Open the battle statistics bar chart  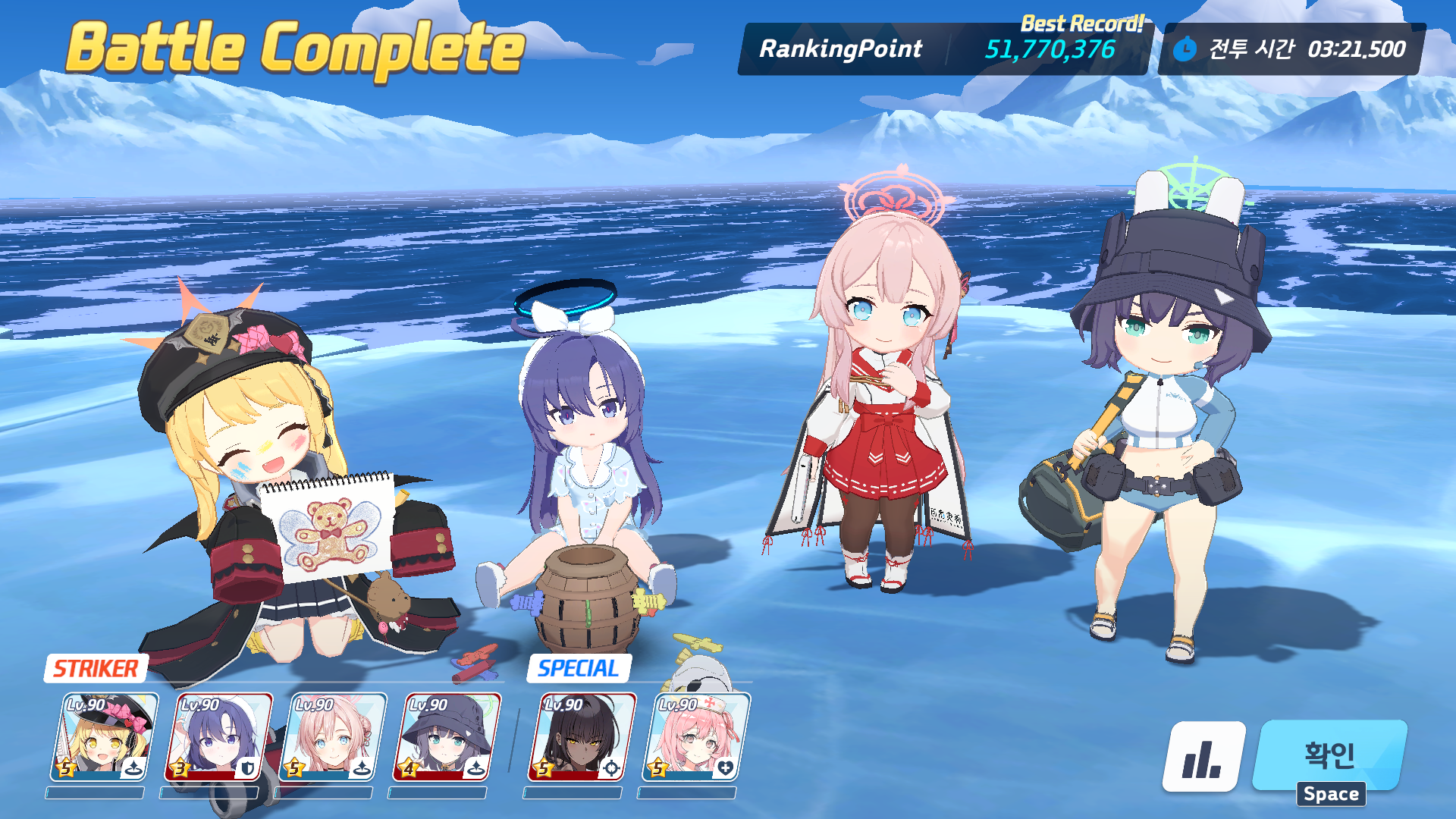[x=1203, y=756]
